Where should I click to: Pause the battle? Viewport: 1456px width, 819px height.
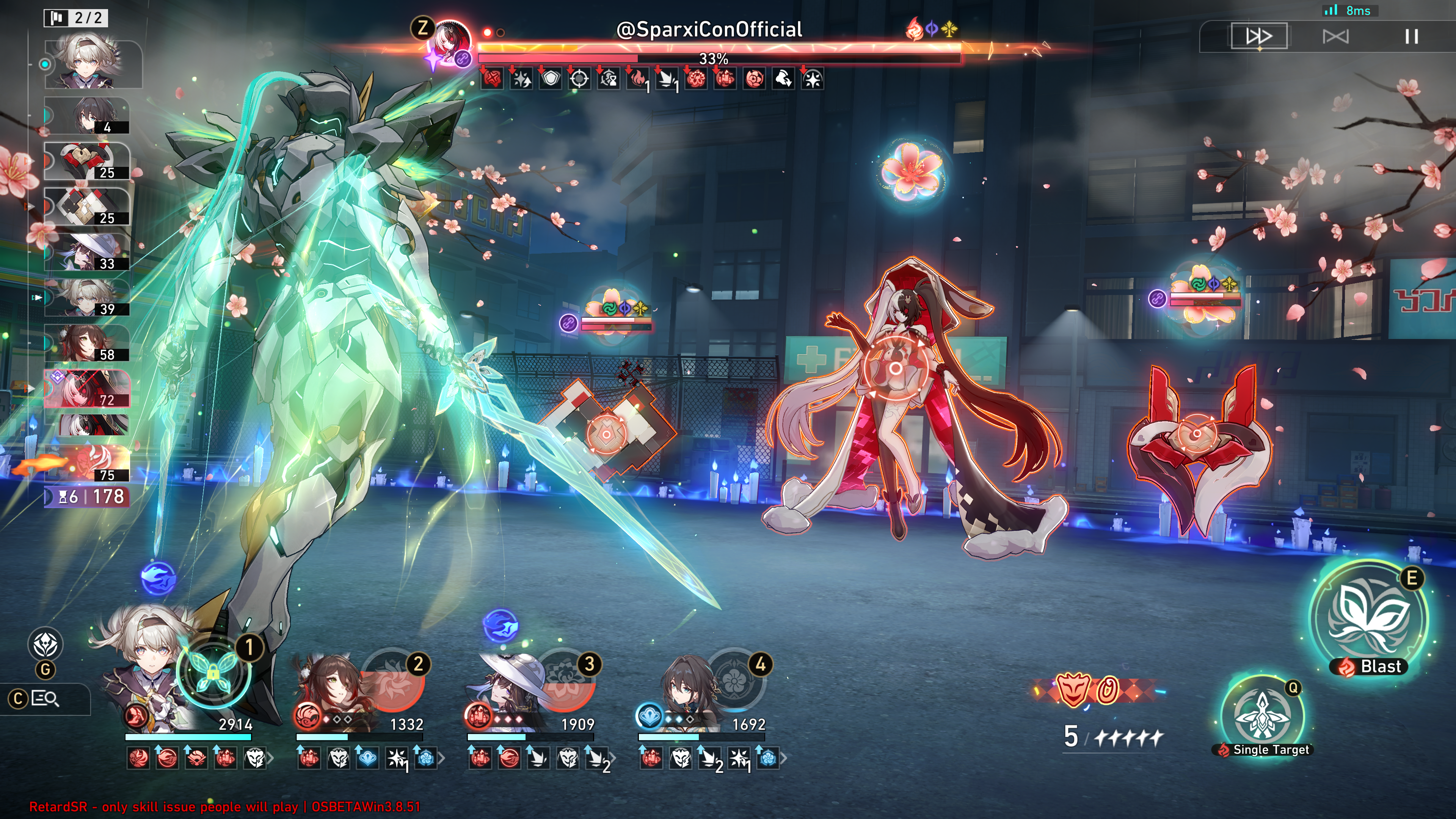1411,37
